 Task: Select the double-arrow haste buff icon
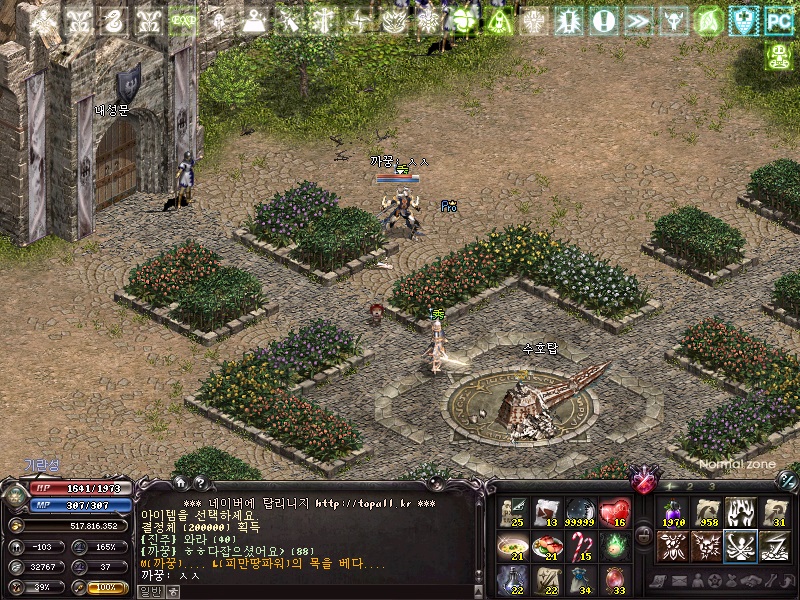[x=636, y=20]
